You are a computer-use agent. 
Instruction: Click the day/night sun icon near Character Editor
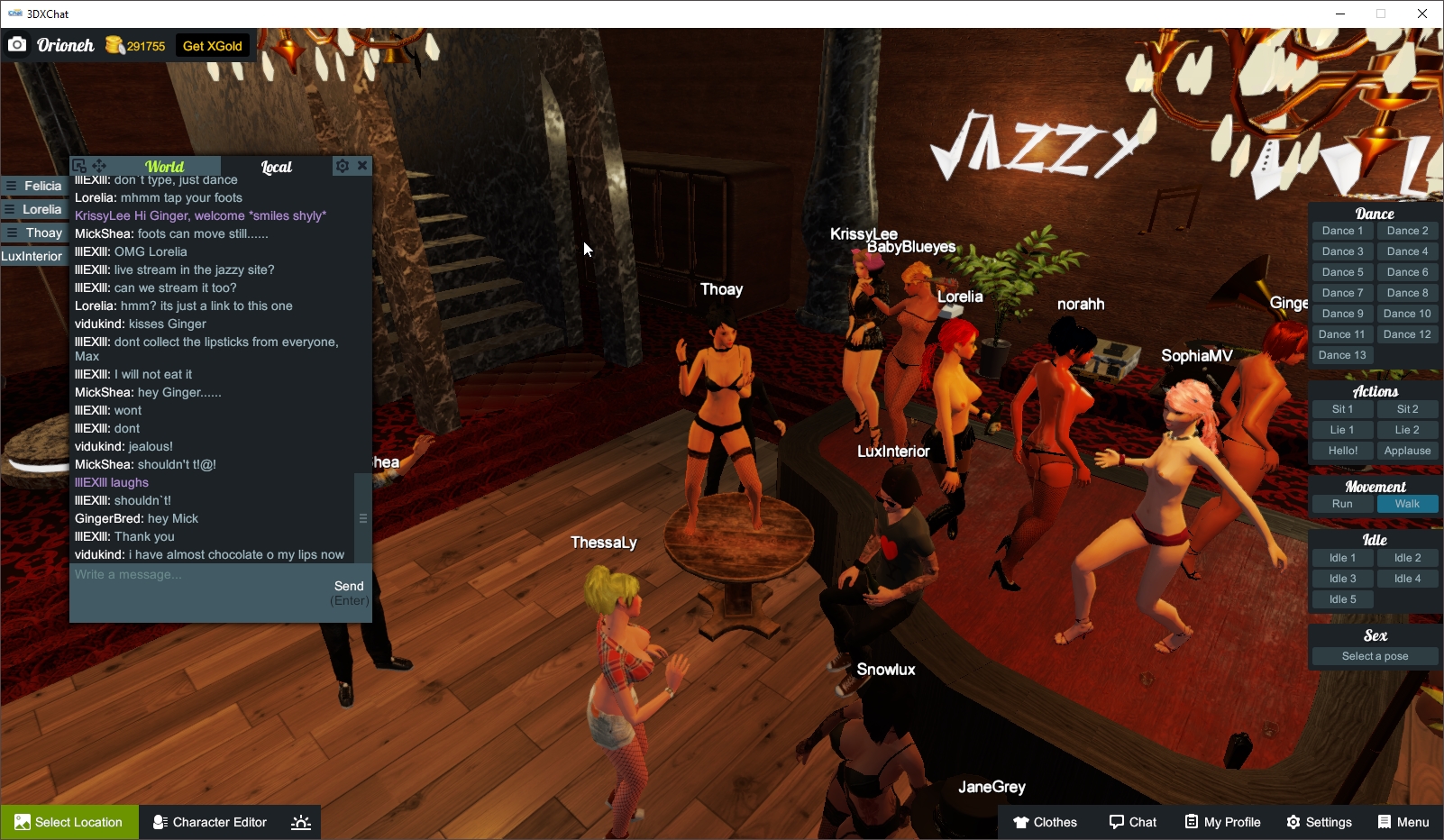click(300, 822)
